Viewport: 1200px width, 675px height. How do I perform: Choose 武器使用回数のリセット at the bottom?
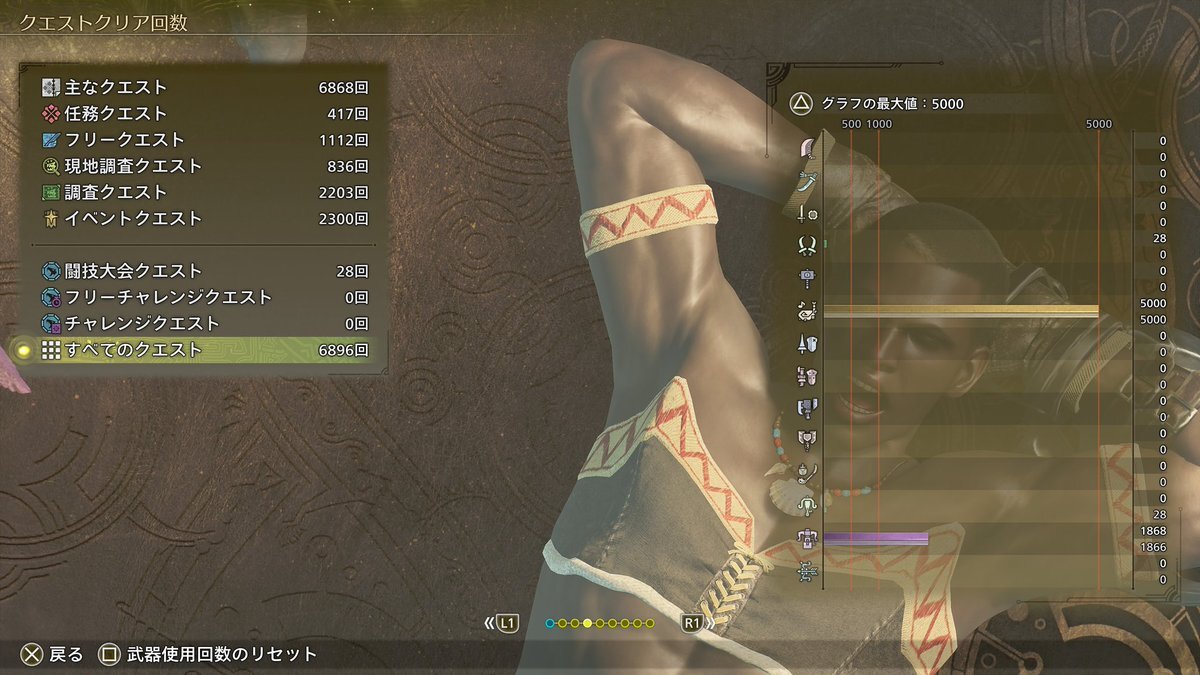coord(208,655)
